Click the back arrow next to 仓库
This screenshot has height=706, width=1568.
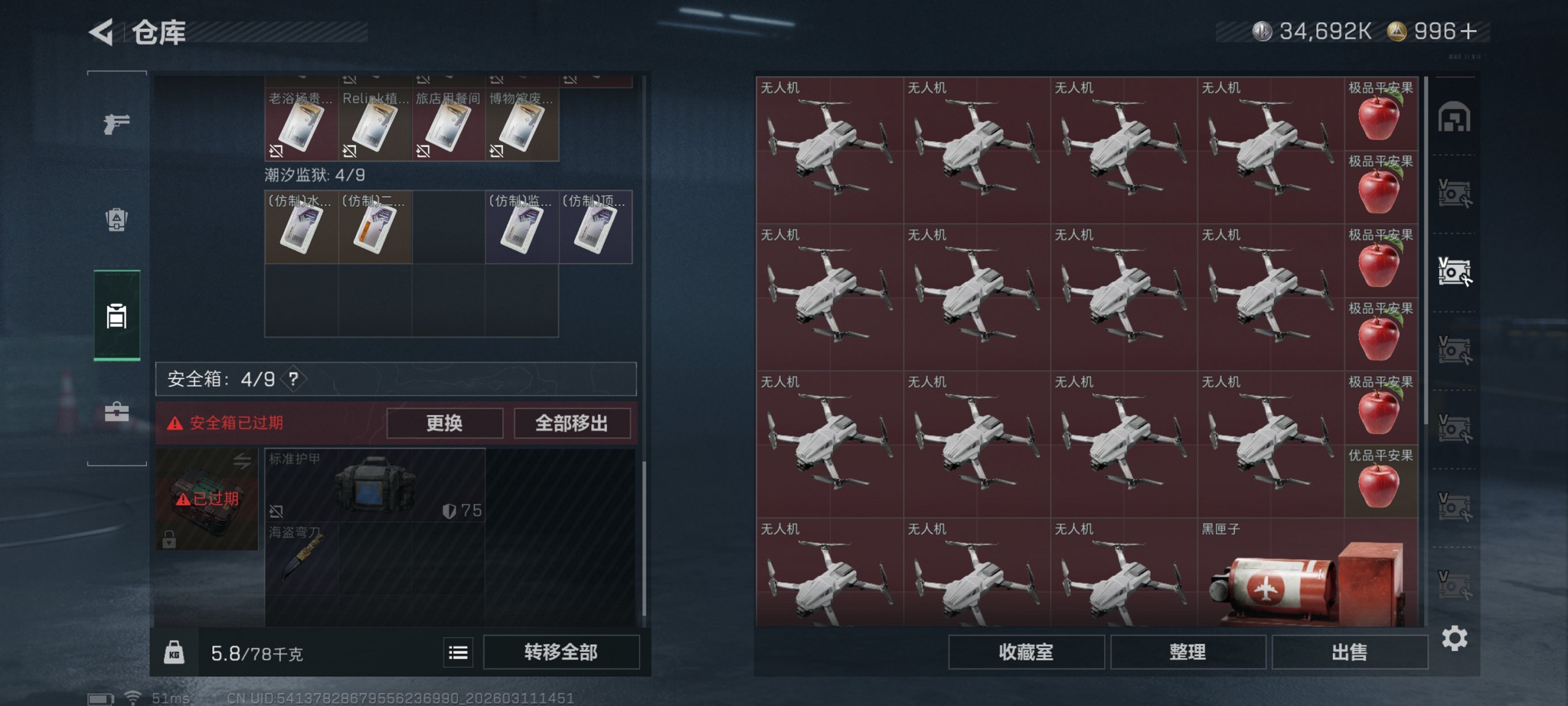pos(102,33)
